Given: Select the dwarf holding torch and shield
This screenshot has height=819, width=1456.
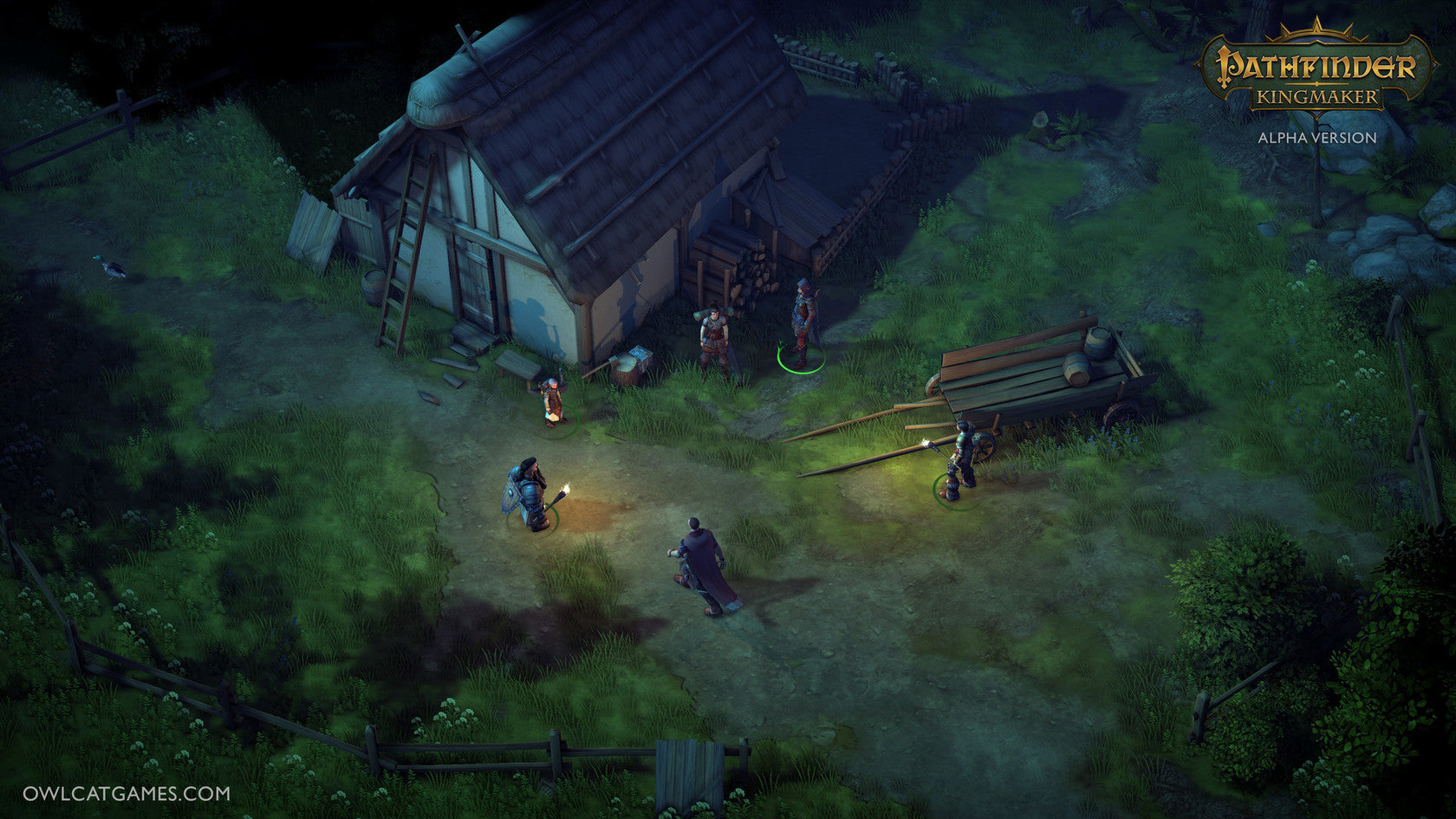Looking at the screenshot, I should 529,494.
